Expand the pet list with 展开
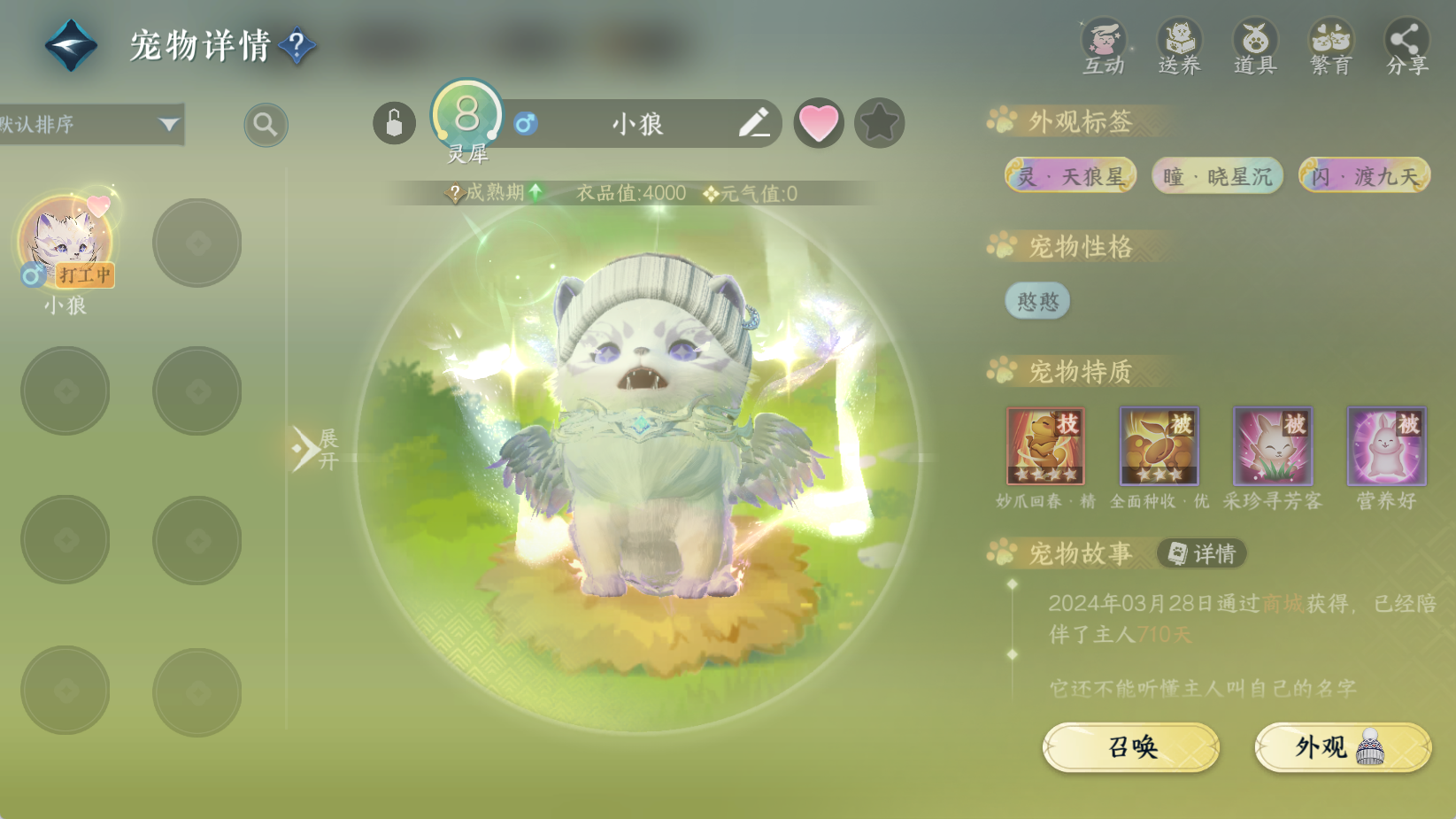 [x=316, y=449]
